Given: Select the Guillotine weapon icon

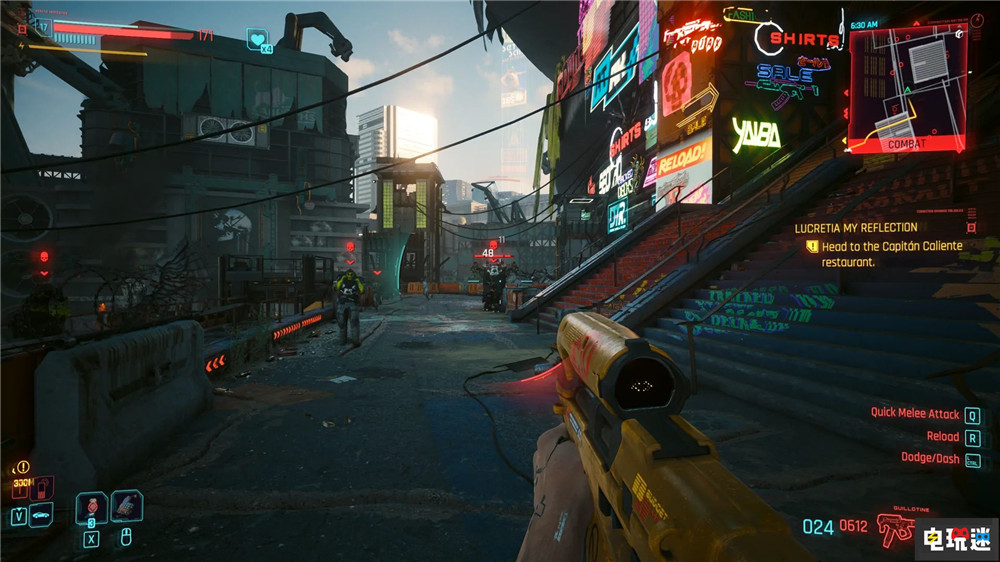Looking at the screenshot, I should pyautogui.click(x=895, y=525).
